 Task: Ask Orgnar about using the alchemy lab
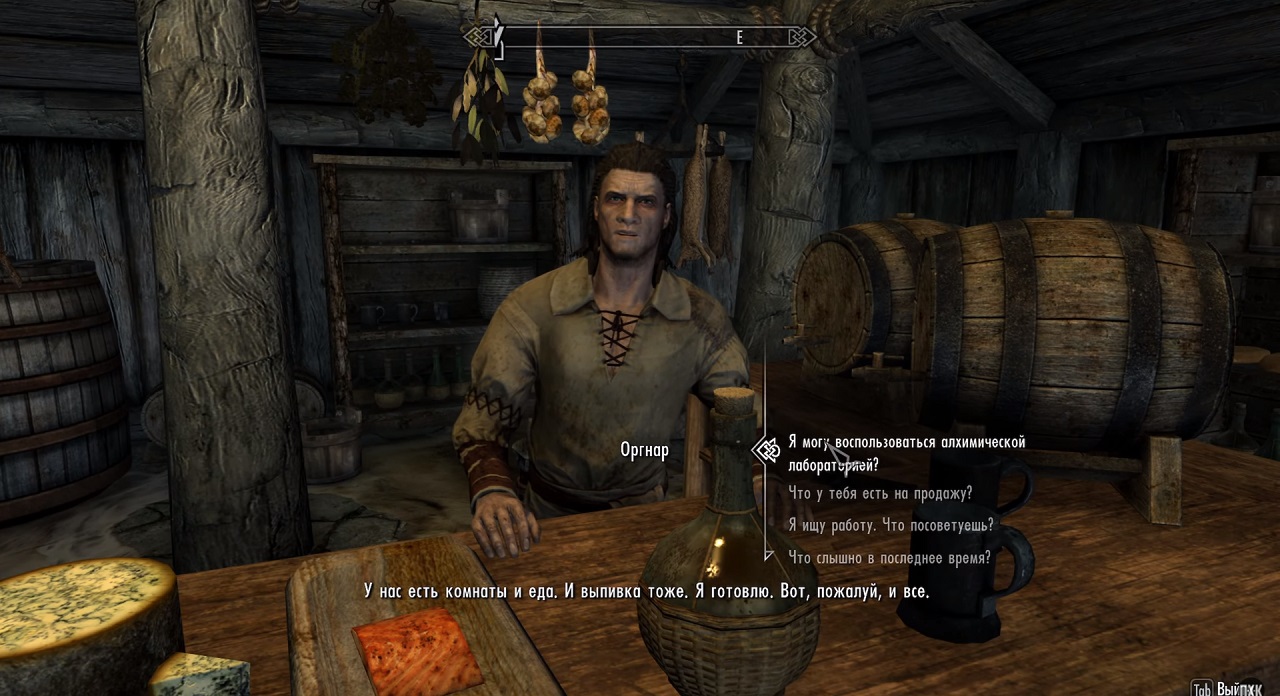(905, 452)
